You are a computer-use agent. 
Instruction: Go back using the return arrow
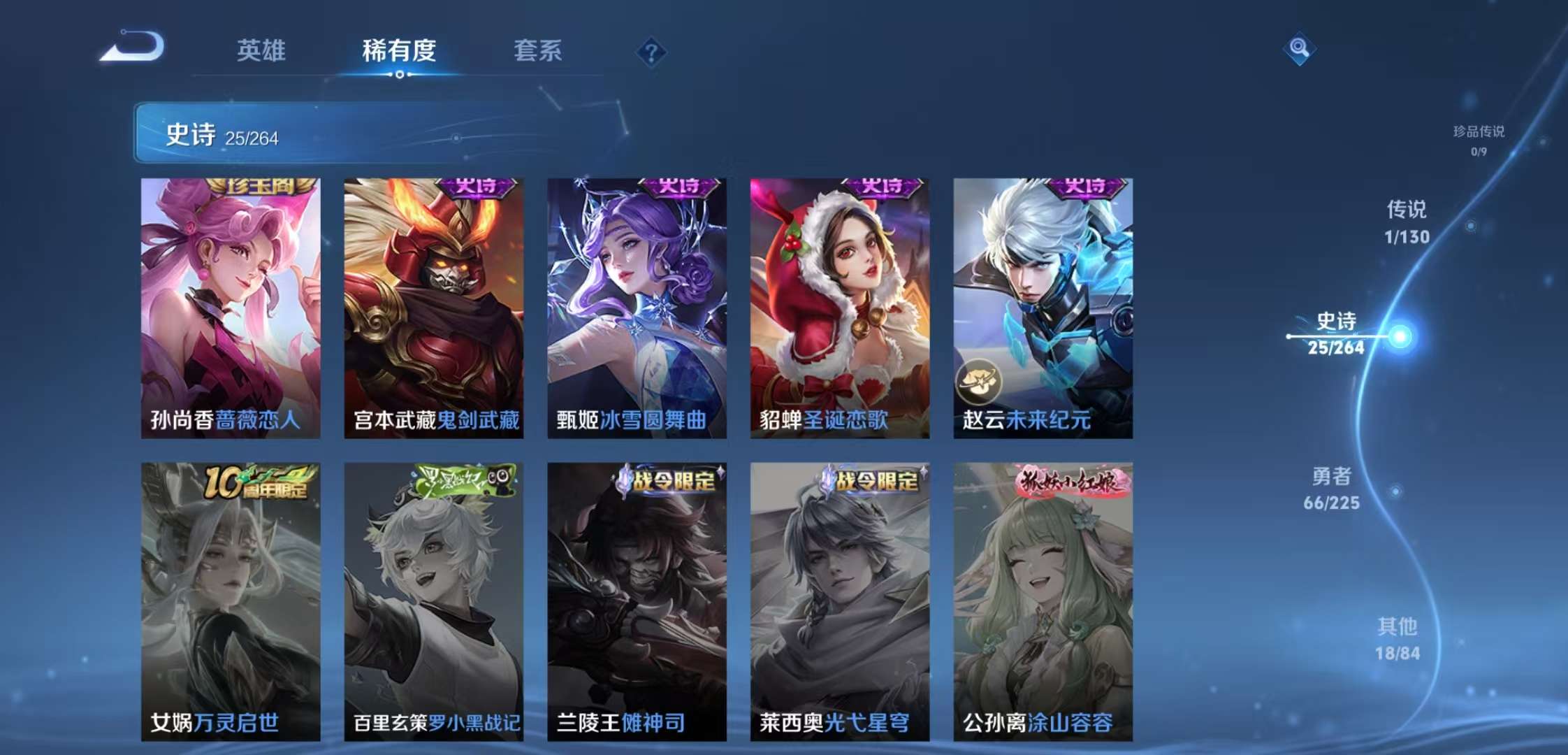coord(133,48)
